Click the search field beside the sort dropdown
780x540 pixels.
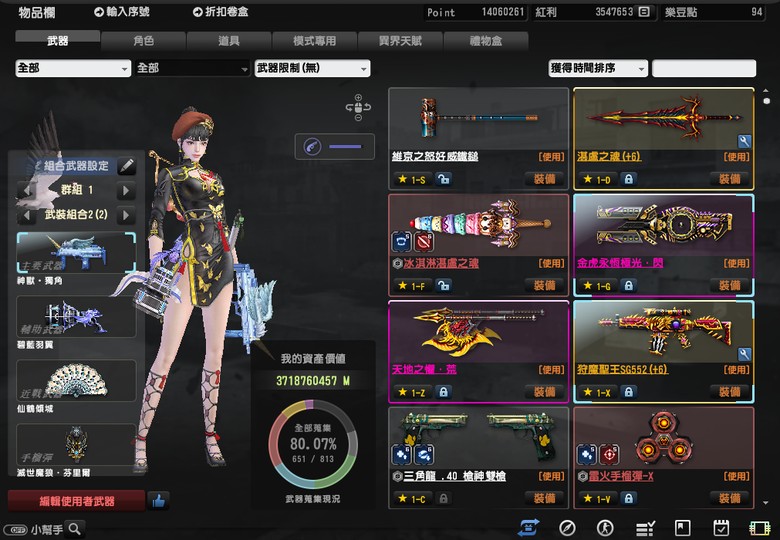point(704,68)
